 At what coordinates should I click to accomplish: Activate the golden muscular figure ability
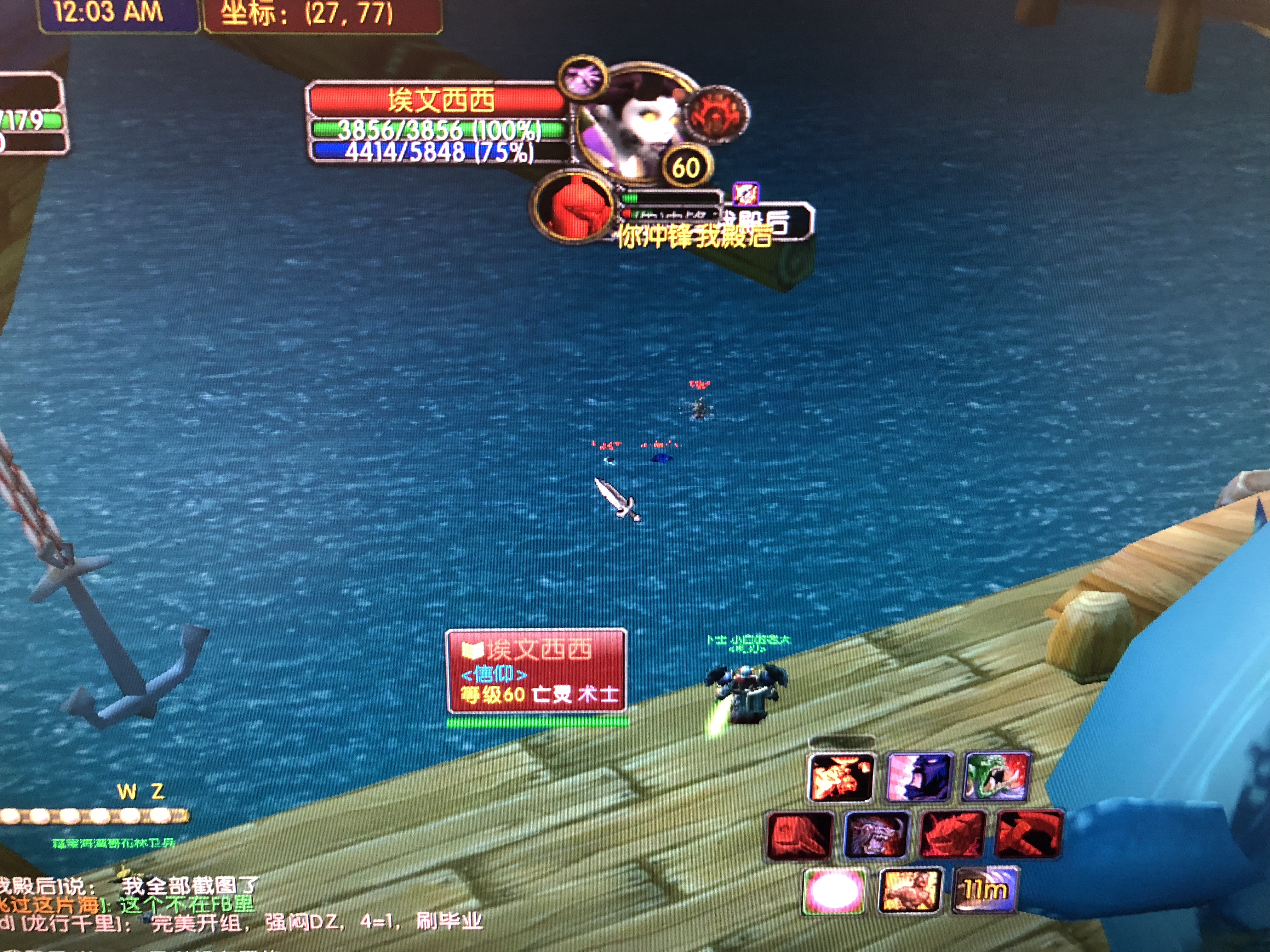click(x=909, y=891)
